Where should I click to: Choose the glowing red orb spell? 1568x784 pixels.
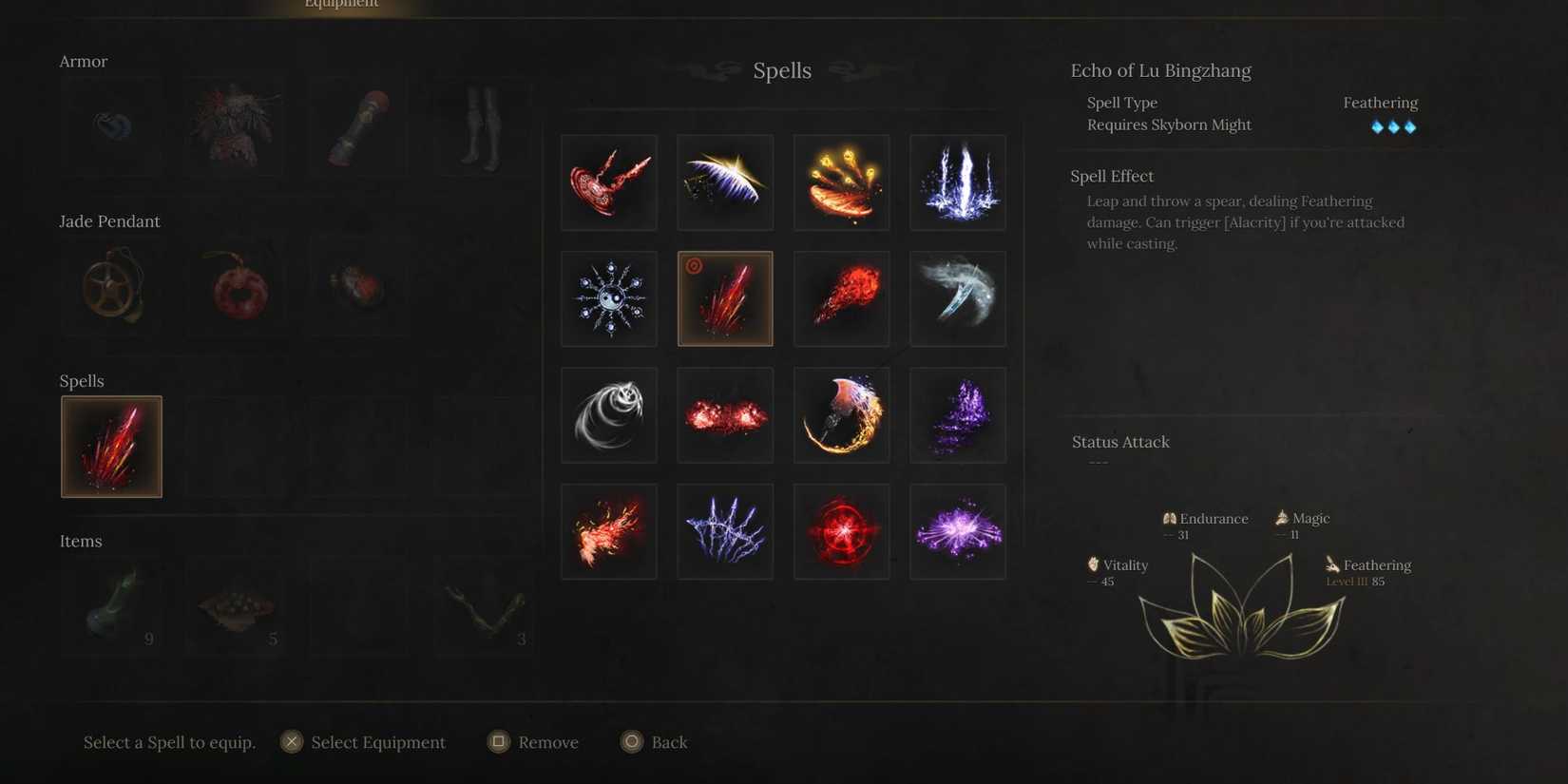tap(842, 531)
